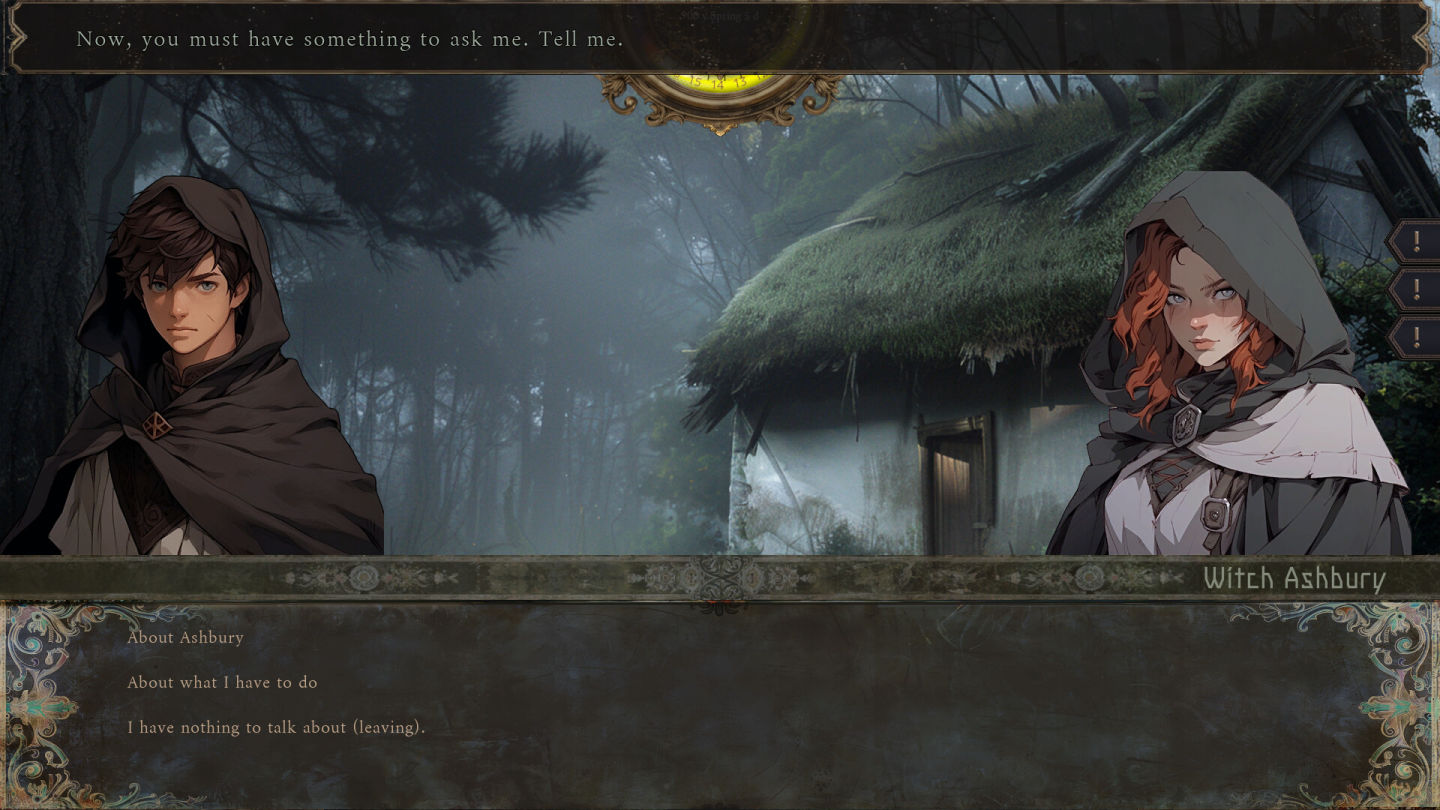Click the topmost exclamation quest marker

click(x=1417, y=240)
